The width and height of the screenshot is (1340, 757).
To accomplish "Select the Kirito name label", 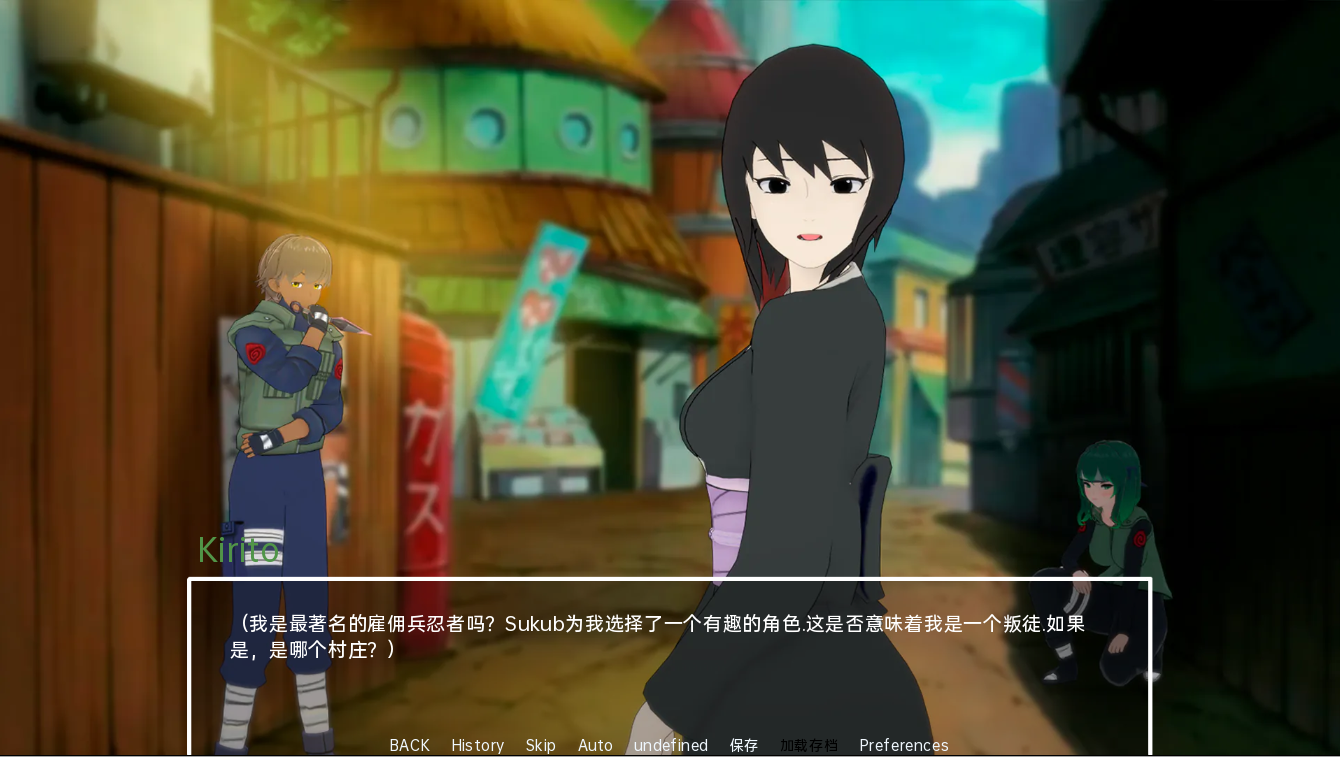I will coord(239,550).
